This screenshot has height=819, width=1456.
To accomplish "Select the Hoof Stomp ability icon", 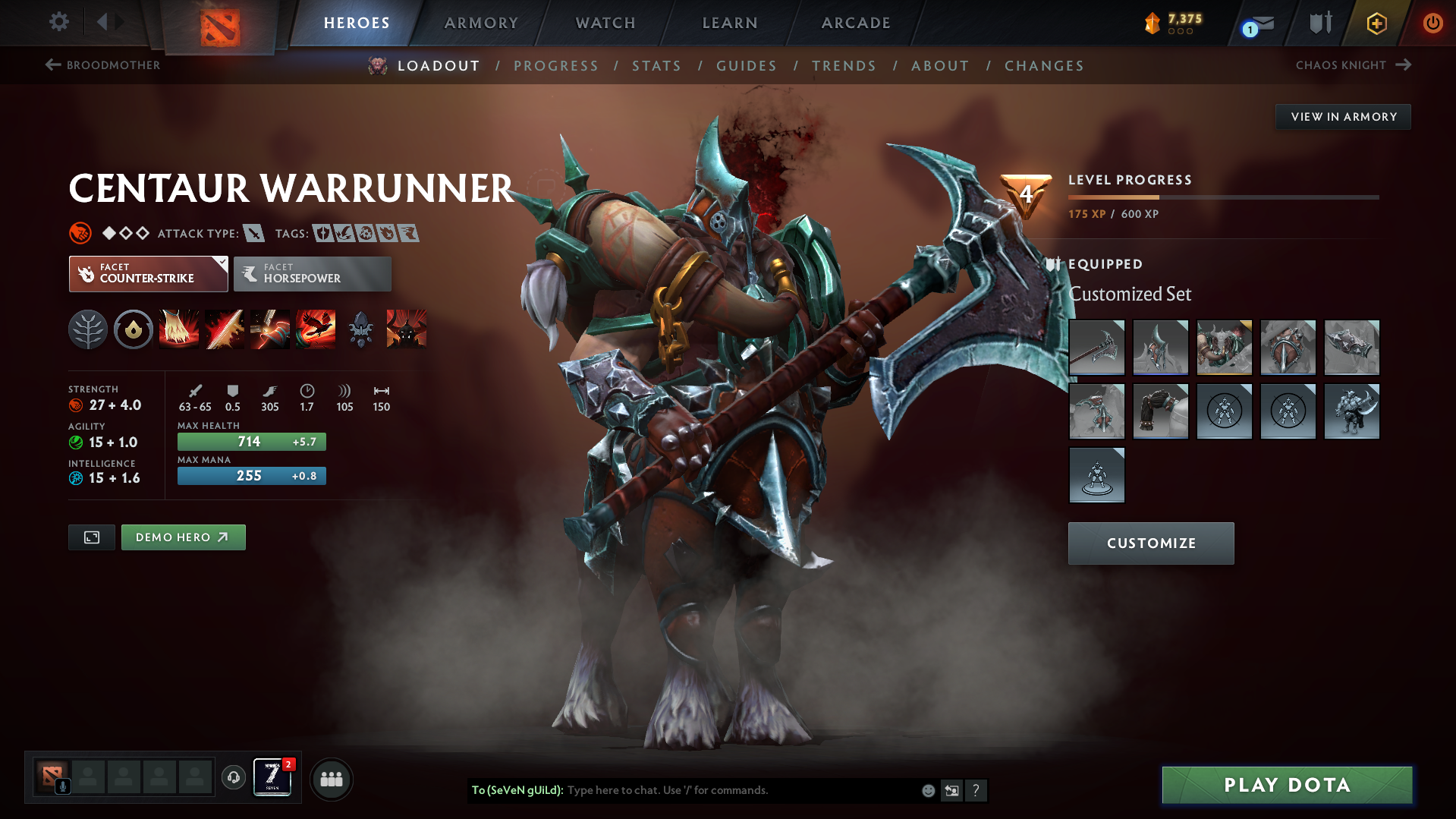I will [179, 329].
